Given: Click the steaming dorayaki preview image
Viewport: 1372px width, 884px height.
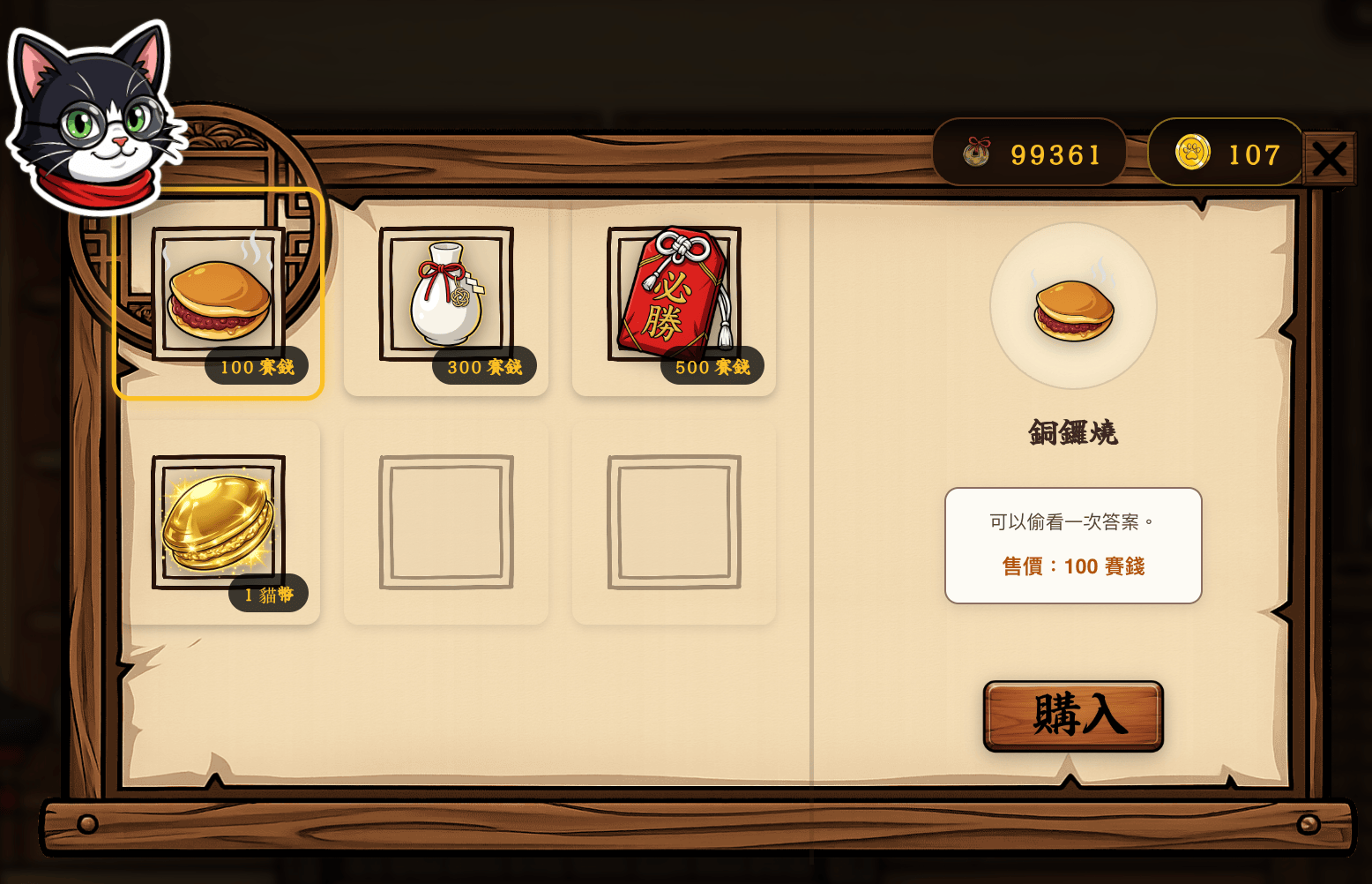Looking at the screenshot, I should (x=1072, y=307).
